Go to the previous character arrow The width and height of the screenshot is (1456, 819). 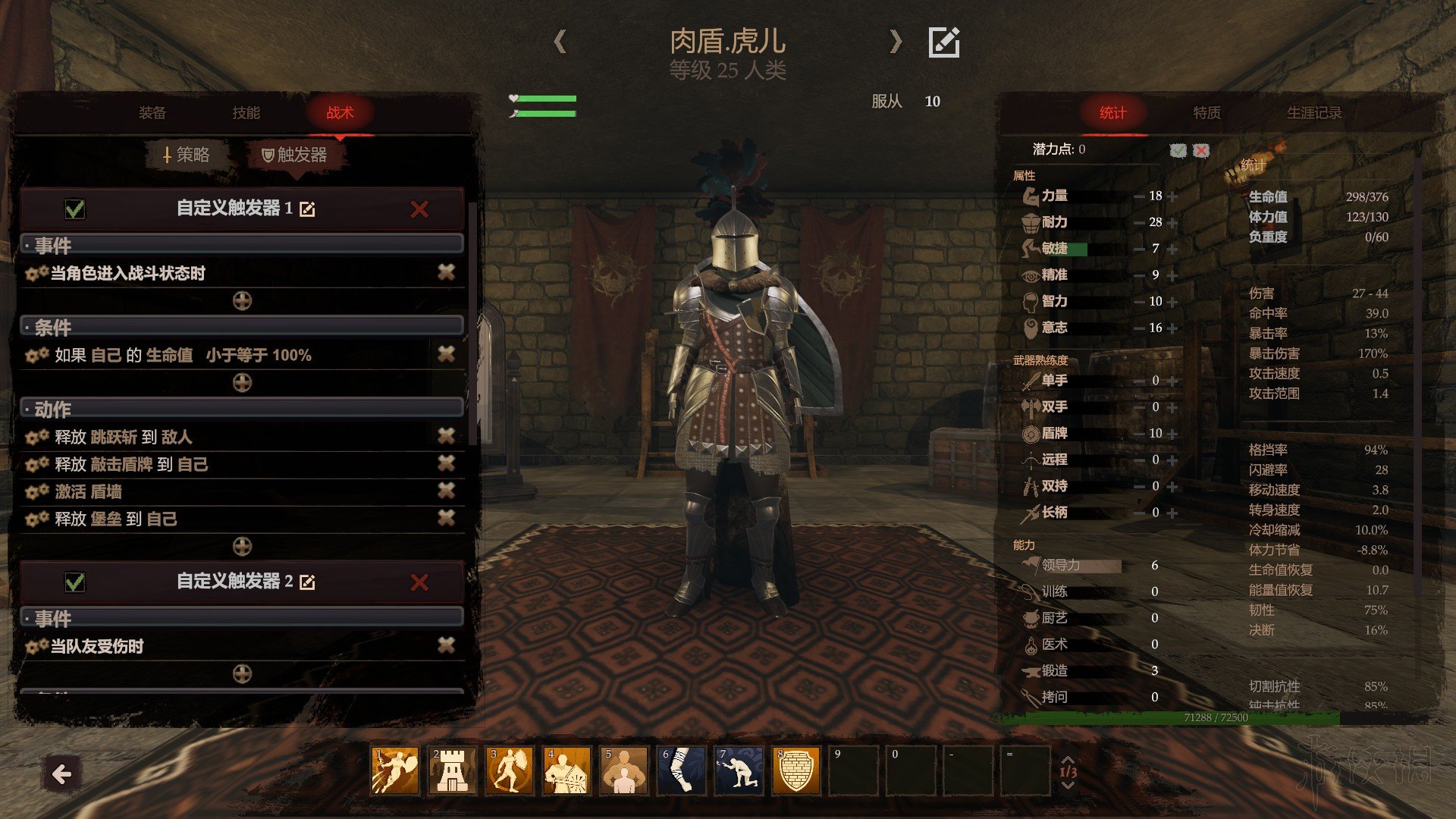coord(560,42)
